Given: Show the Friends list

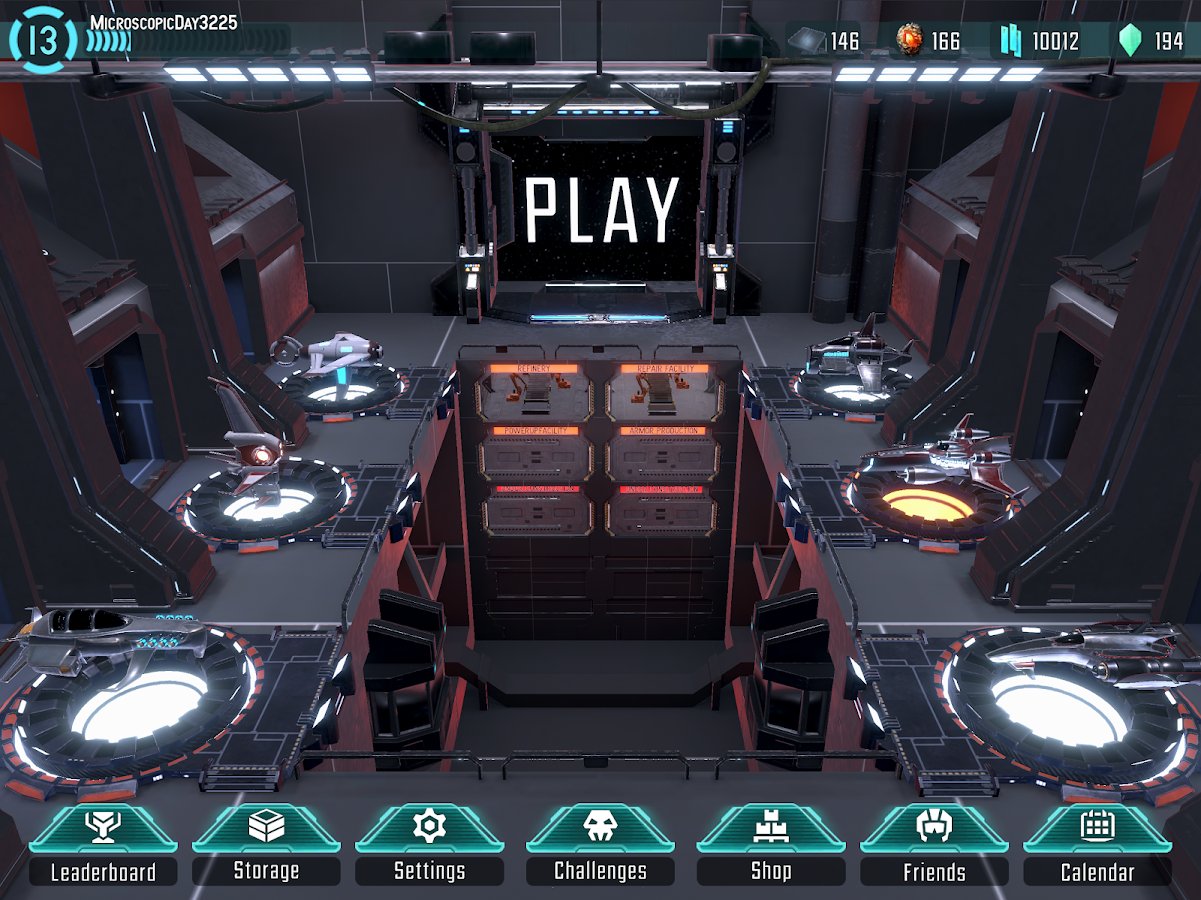Looking at the screenshot, I should (x=934, y=846).
